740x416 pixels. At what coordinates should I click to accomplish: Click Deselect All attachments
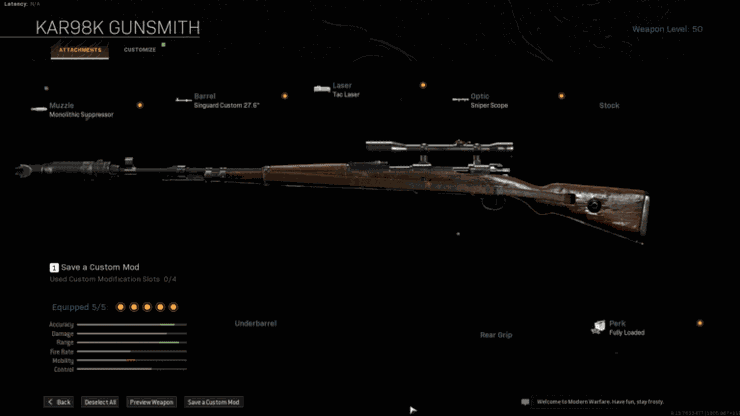(x=99, y=402)
